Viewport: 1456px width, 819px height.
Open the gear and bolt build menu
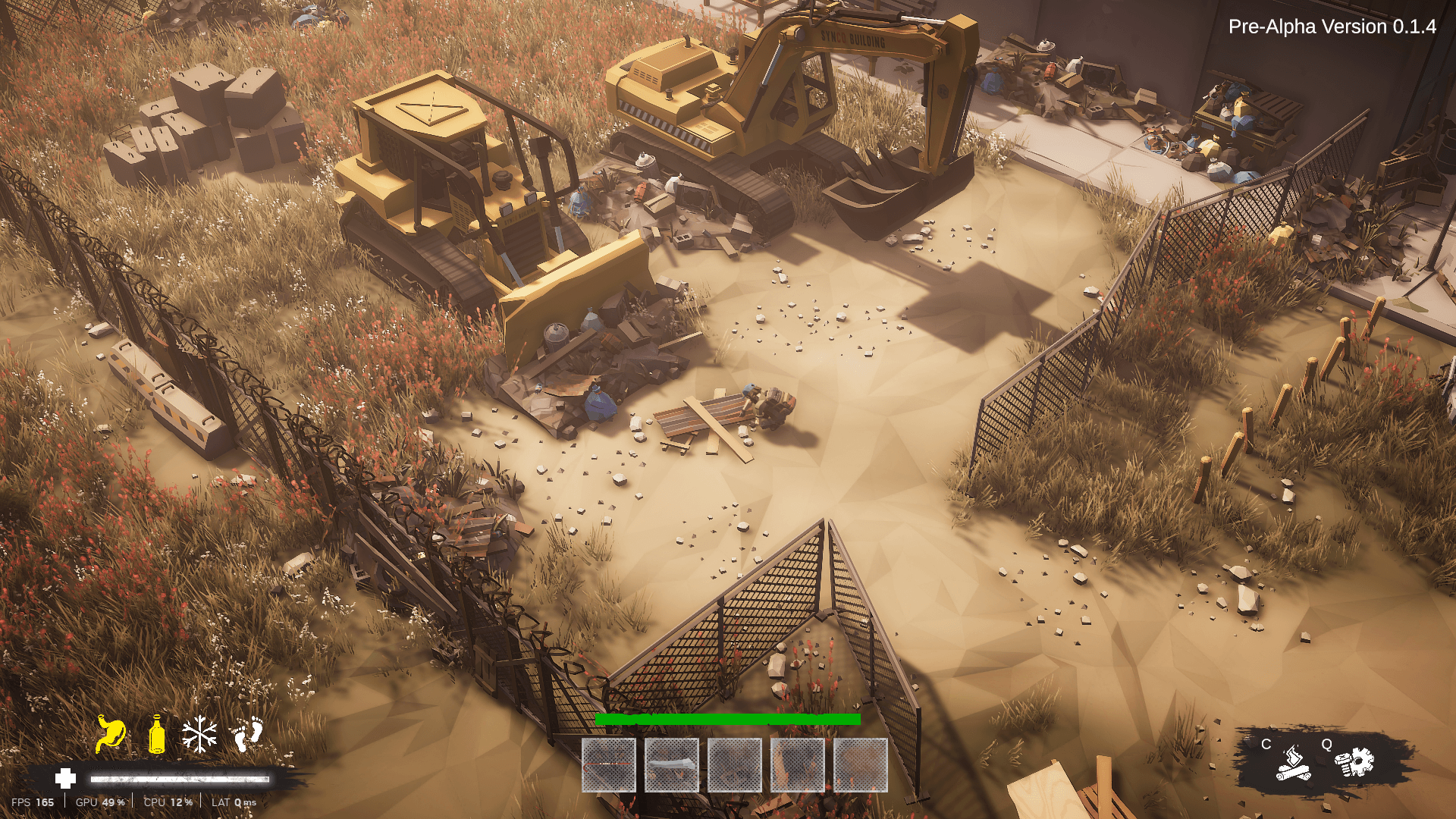(x=1354, y=762)
